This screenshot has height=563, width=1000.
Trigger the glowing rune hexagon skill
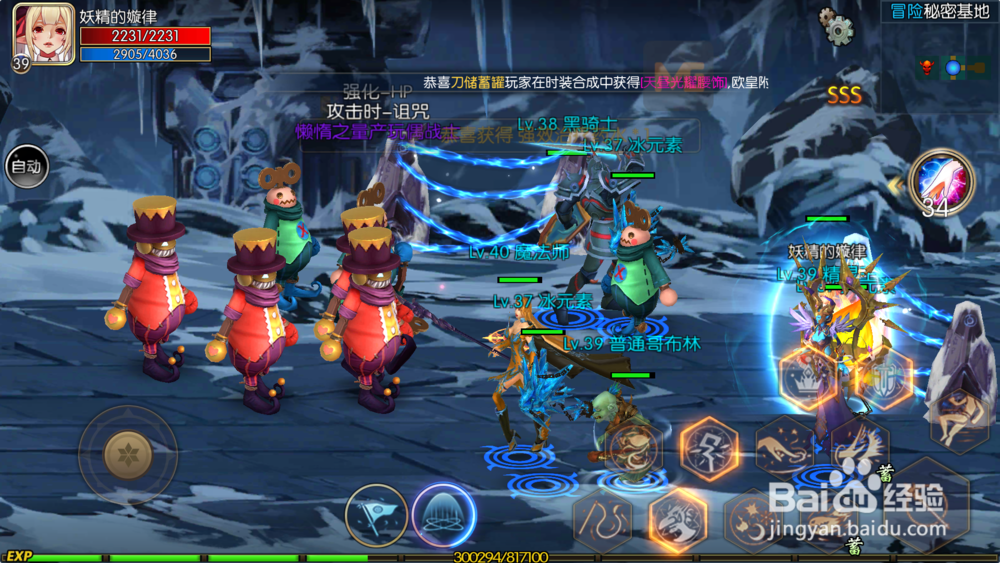click(709, 449)
